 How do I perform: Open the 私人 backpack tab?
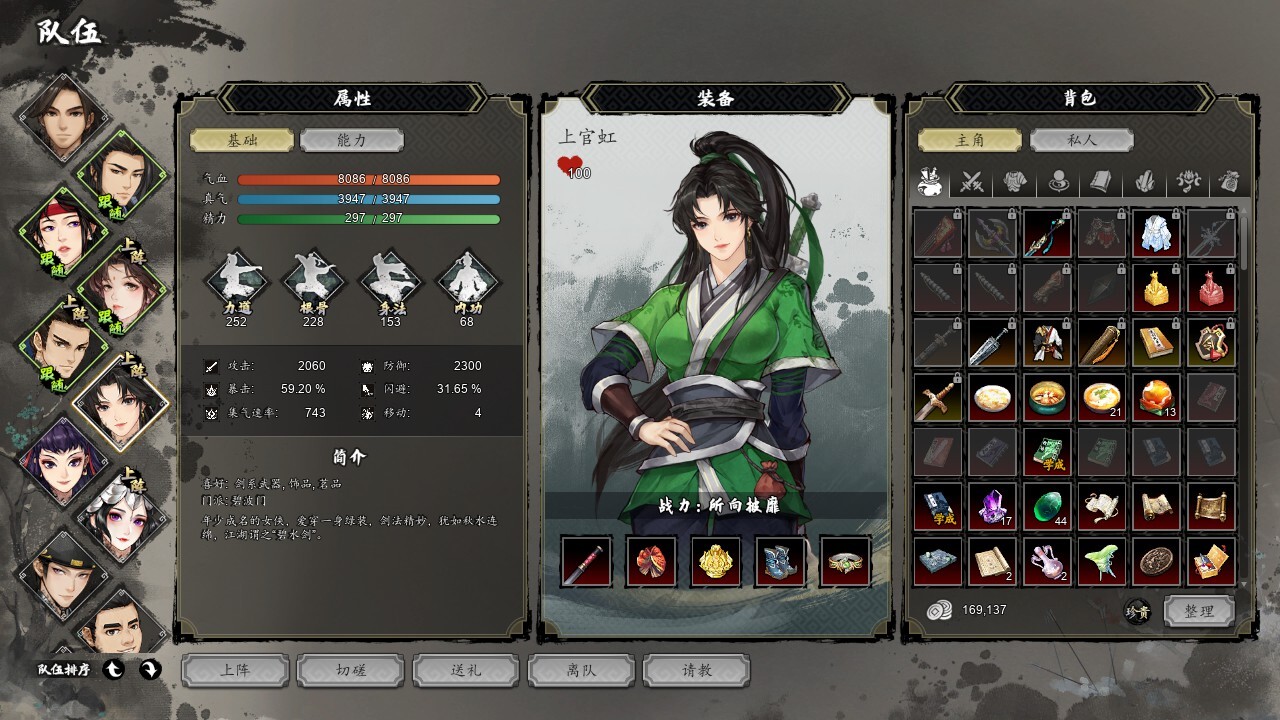point(1081,140)
